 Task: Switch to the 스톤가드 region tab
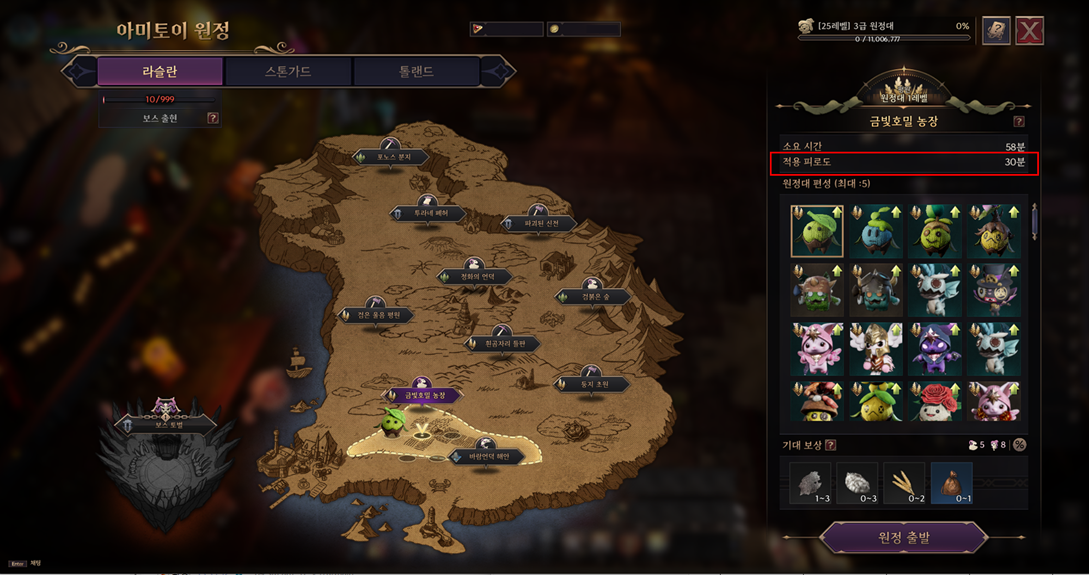(288, 71)
